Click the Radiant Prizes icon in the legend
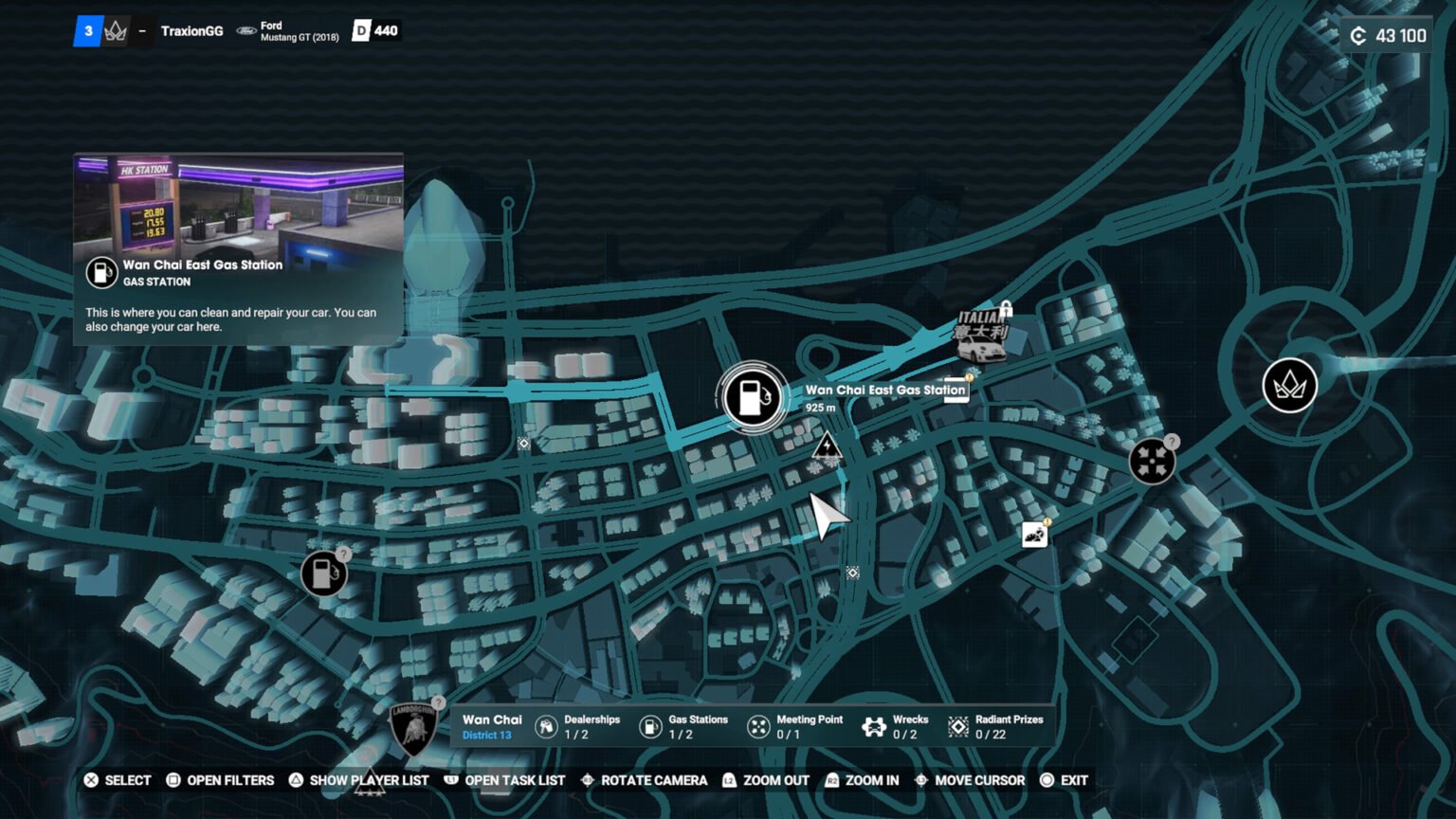The height and width of the screenshot is (819, 1456). pyautogui.click(x=957, y=725)
